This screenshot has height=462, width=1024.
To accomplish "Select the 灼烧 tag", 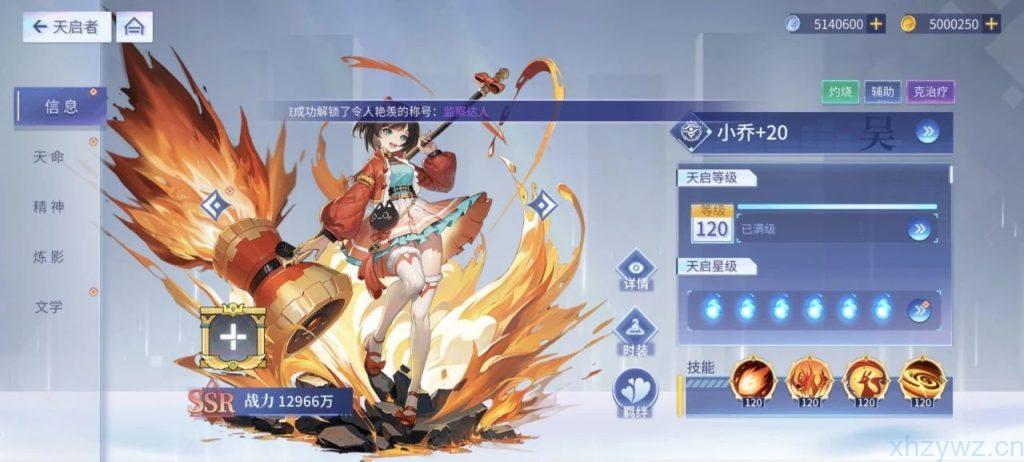I will [x=839, y=92].
